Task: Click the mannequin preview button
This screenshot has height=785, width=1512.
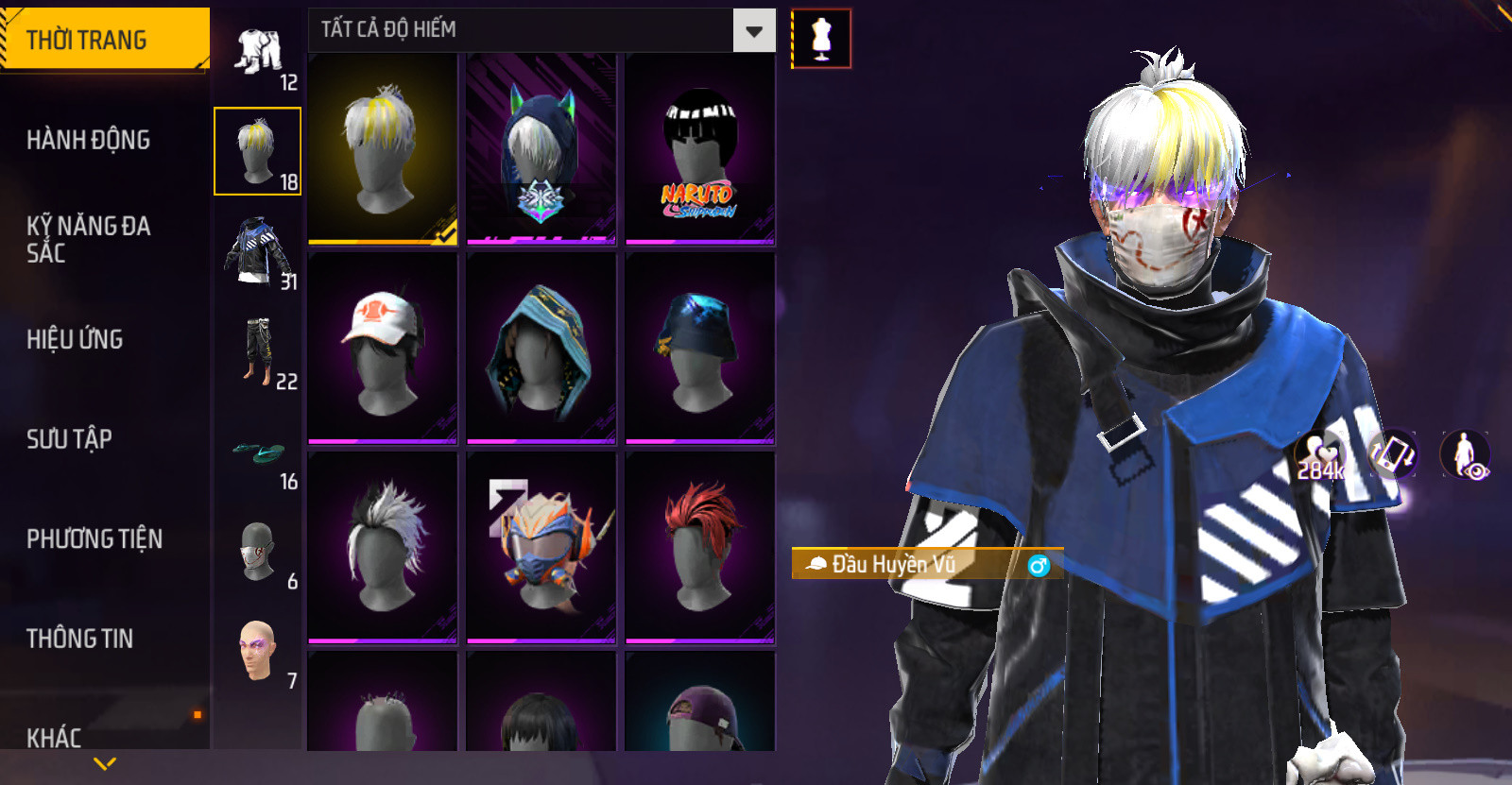Action: (x=821, y=40)
